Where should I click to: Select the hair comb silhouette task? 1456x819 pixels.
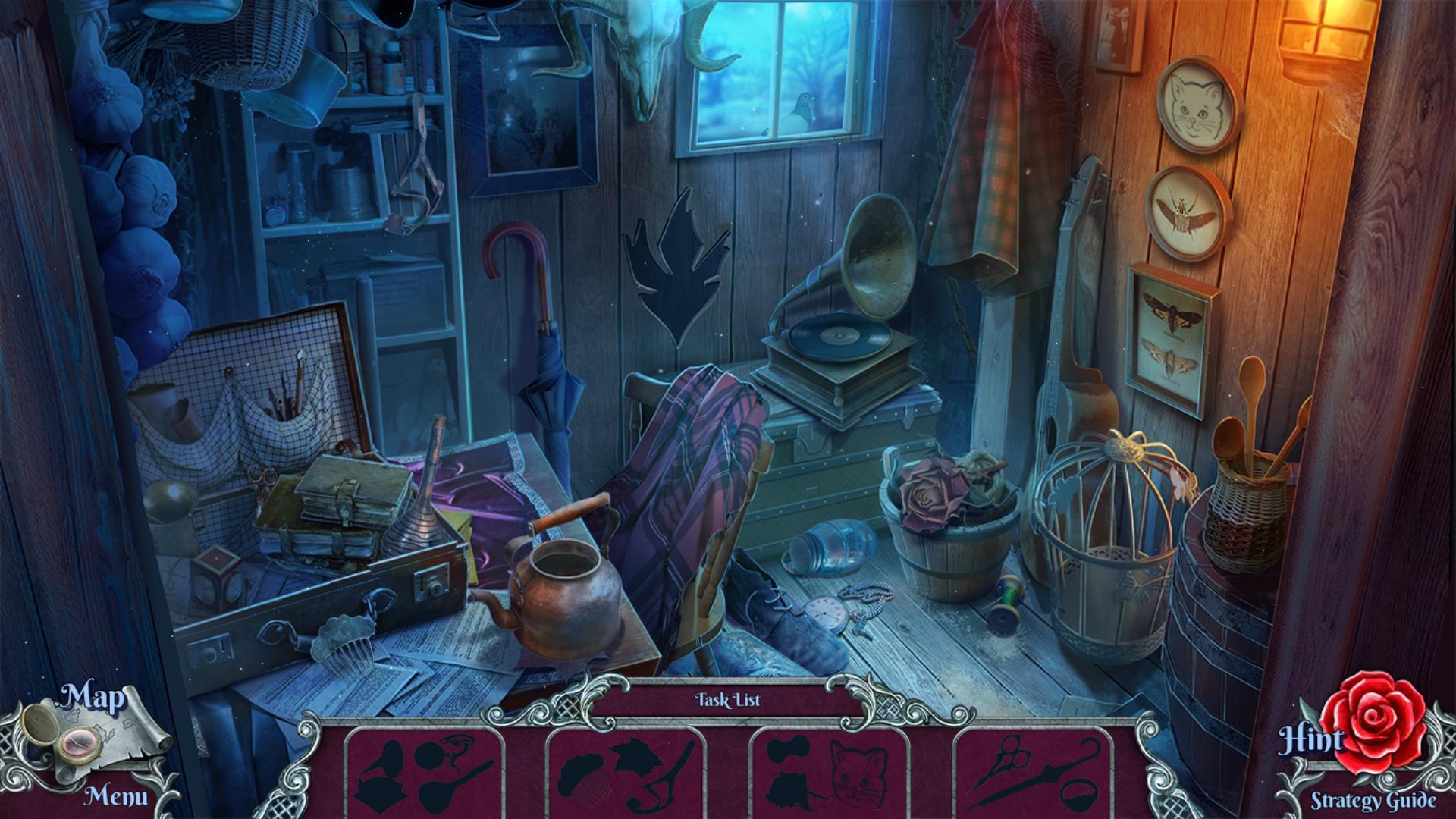(584, 780)
